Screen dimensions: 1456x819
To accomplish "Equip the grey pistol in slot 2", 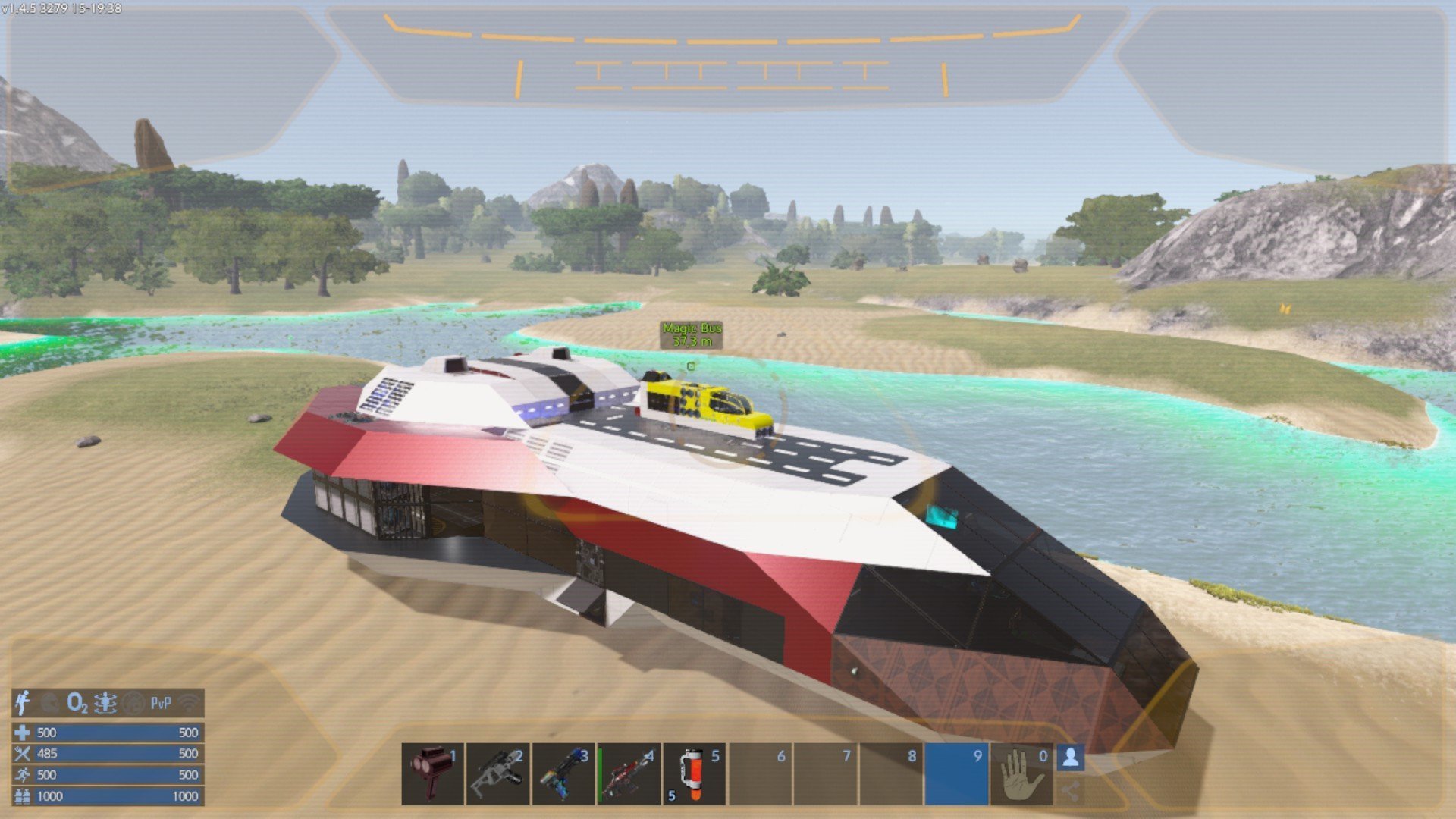I will click(497, 773).
